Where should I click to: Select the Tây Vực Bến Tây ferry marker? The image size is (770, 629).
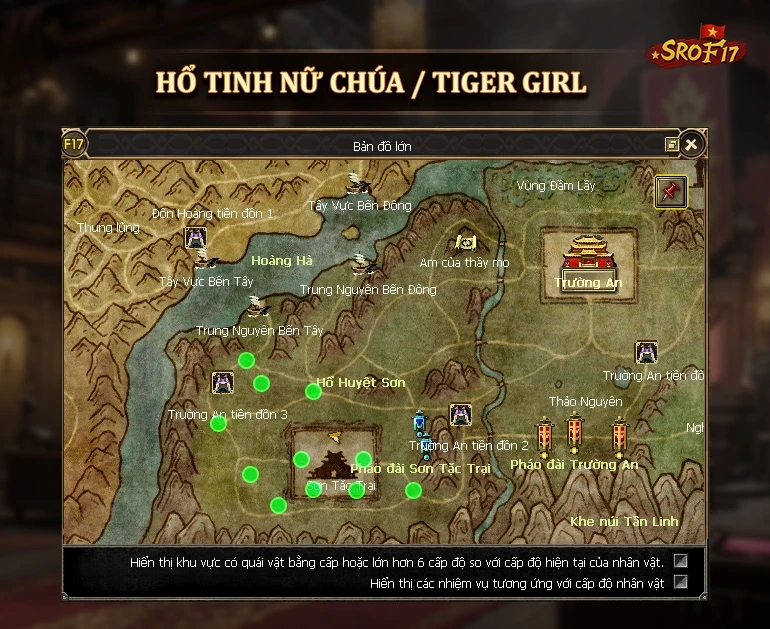[207, 261]
